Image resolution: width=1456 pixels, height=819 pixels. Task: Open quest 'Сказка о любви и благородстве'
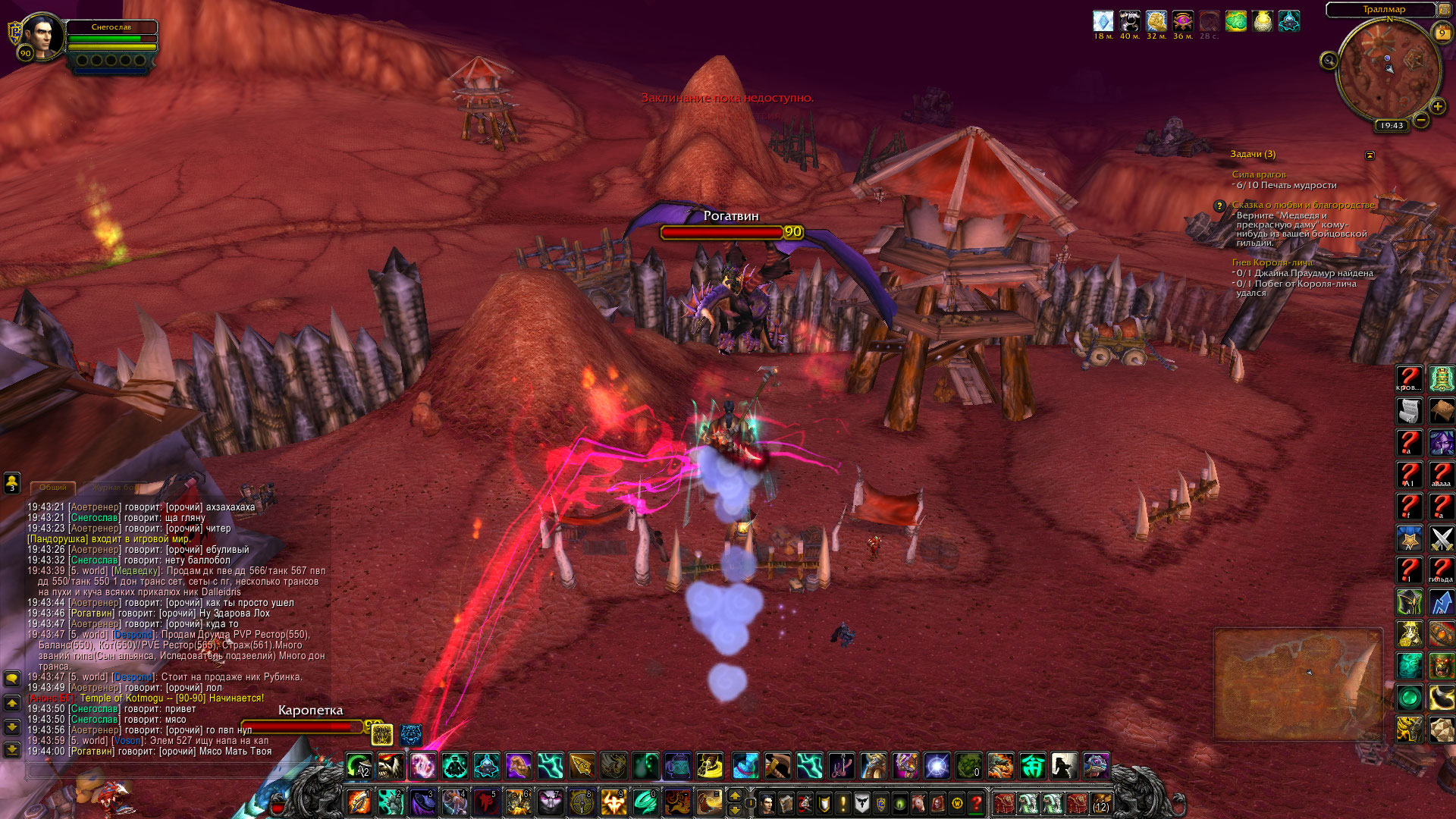point(1303,205)
